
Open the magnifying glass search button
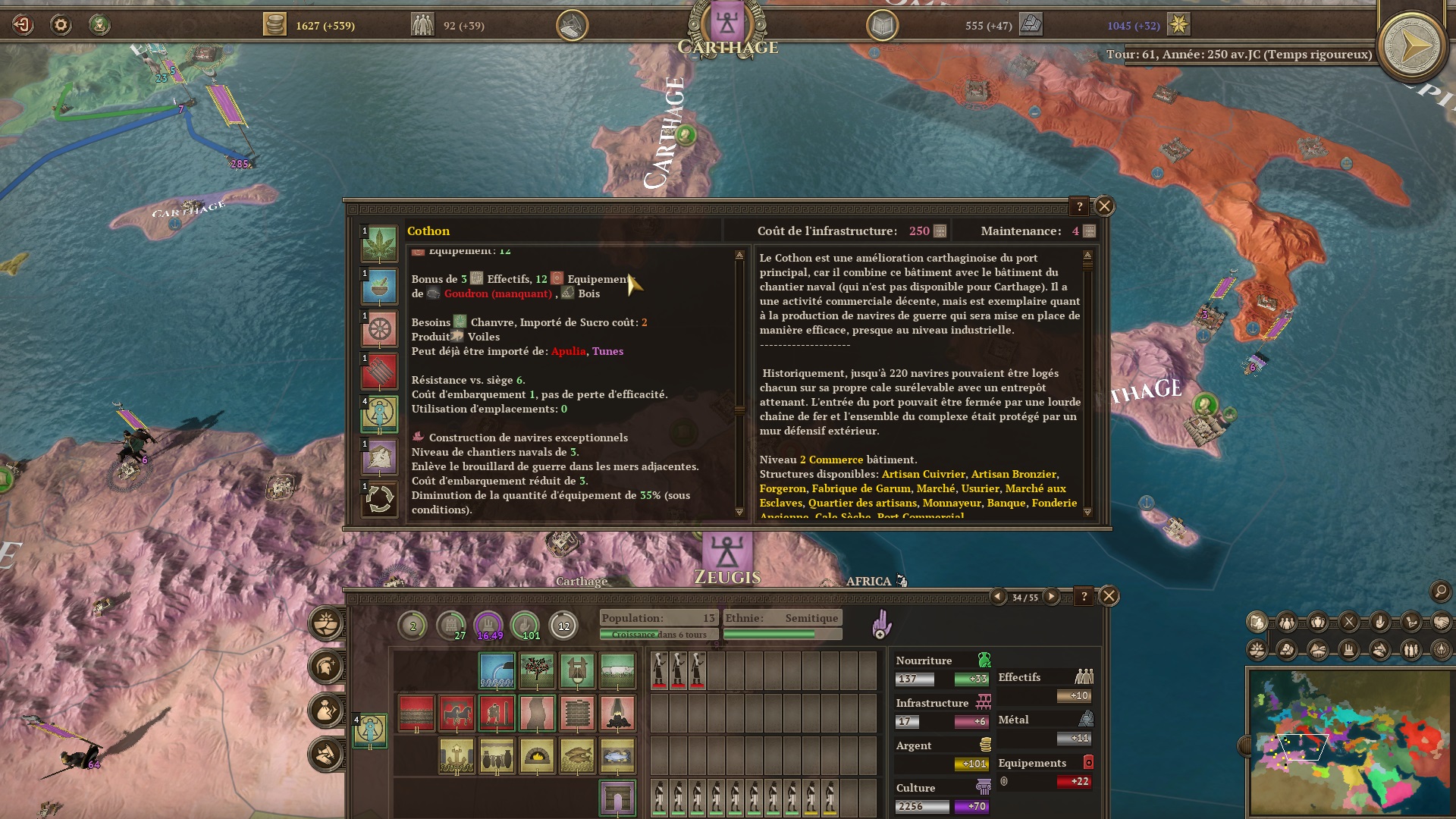1440,591
